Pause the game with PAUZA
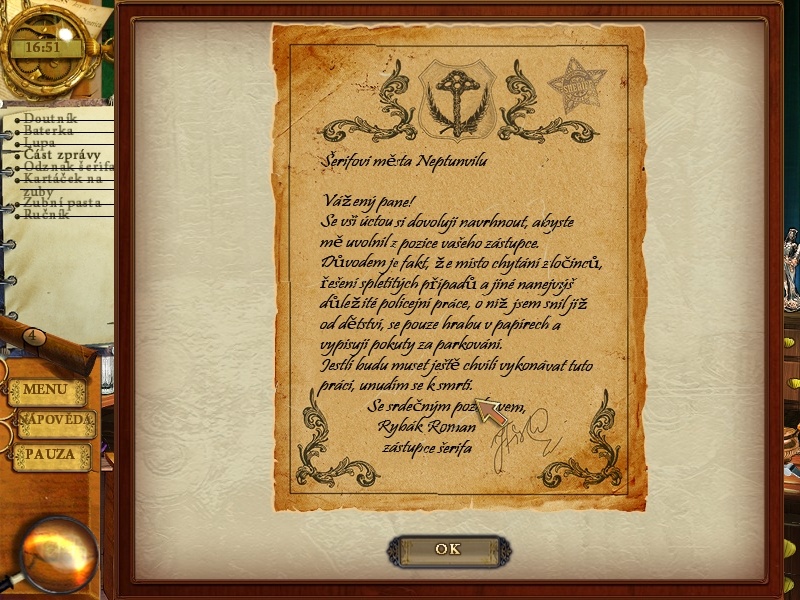Screen dimensions: 800x600 click(51, 455)
